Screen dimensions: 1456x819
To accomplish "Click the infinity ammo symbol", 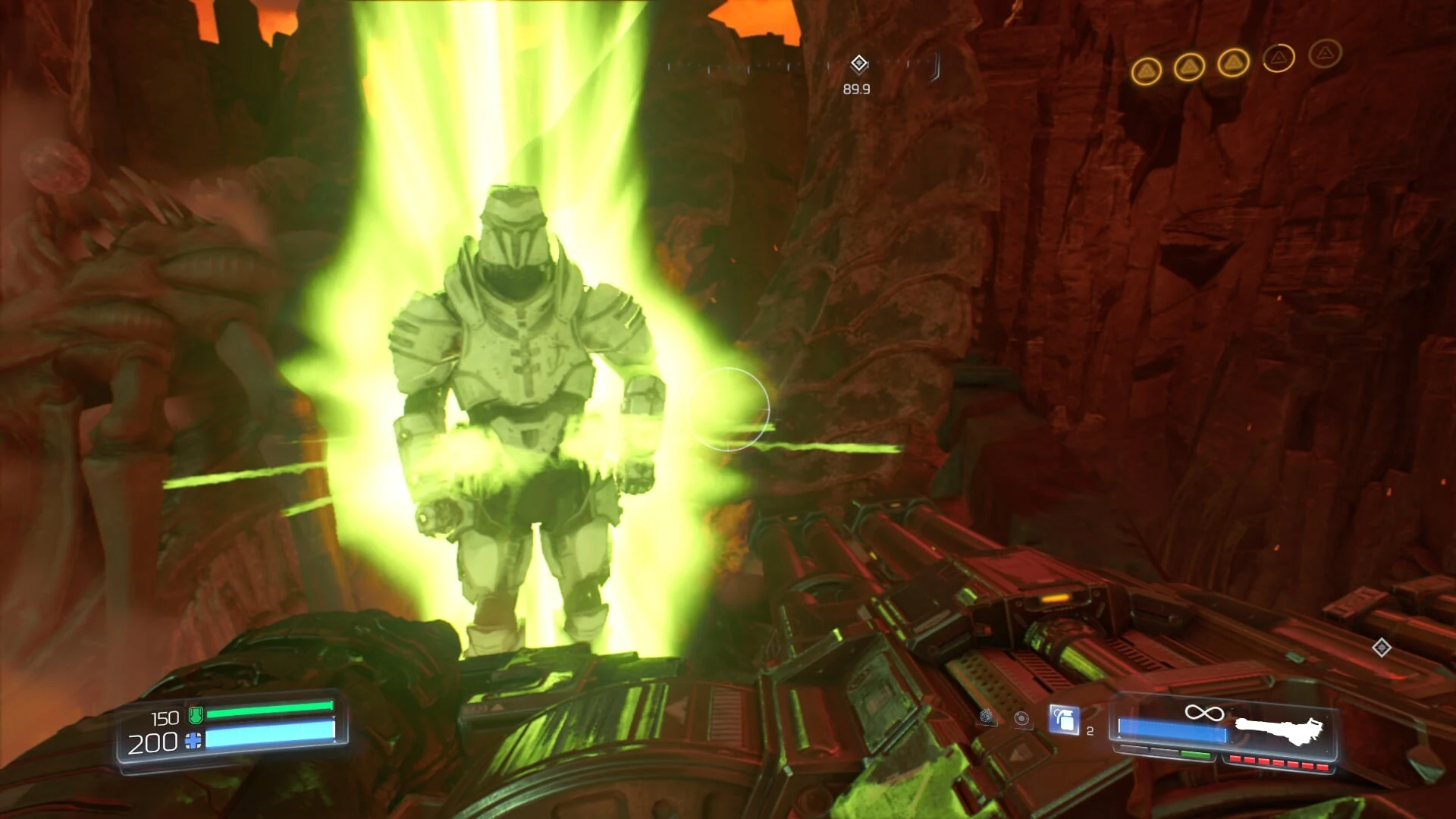I will pyautogui.click(x=1205, y=711).
